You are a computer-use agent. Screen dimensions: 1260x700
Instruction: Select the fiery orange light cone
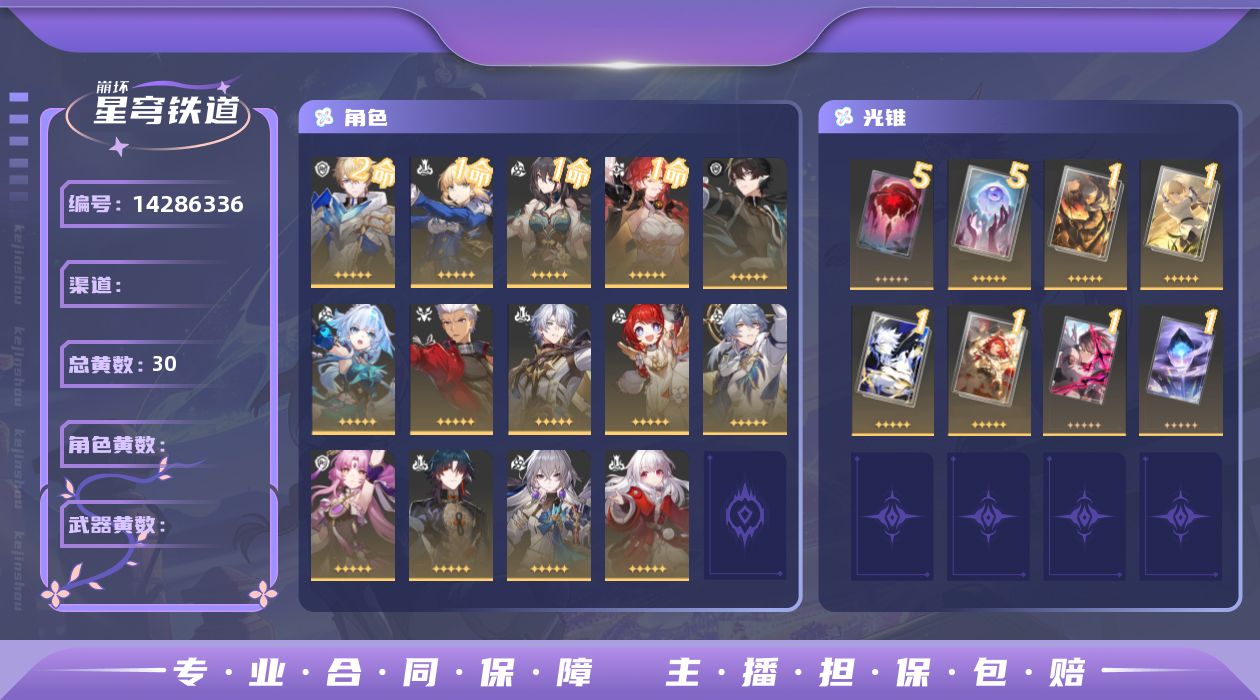(x=1085, y=222)
